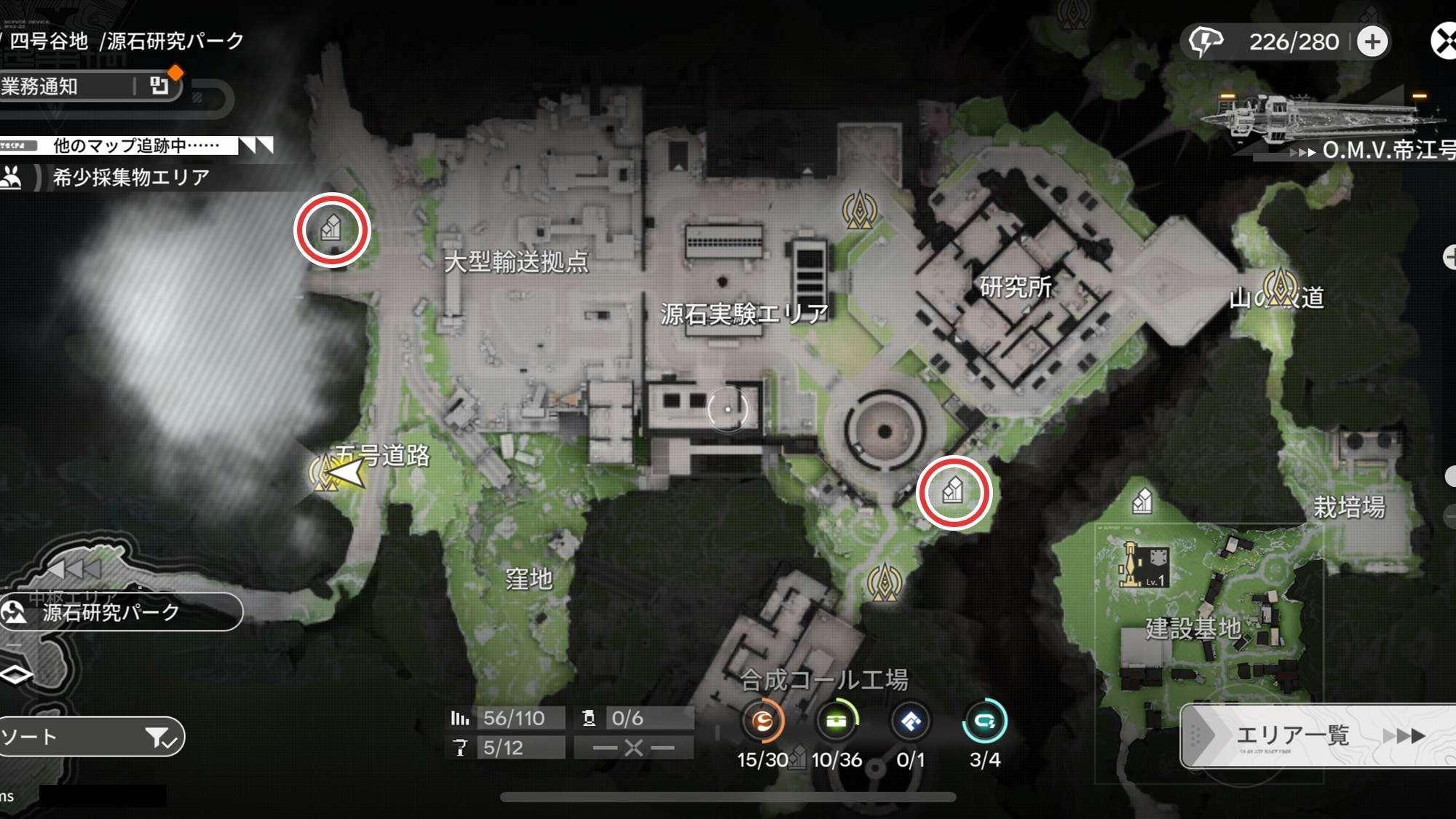Click the circled marker below the round plaza
The width and height of the screenshot is (1456, 819).
coord(953,492)
